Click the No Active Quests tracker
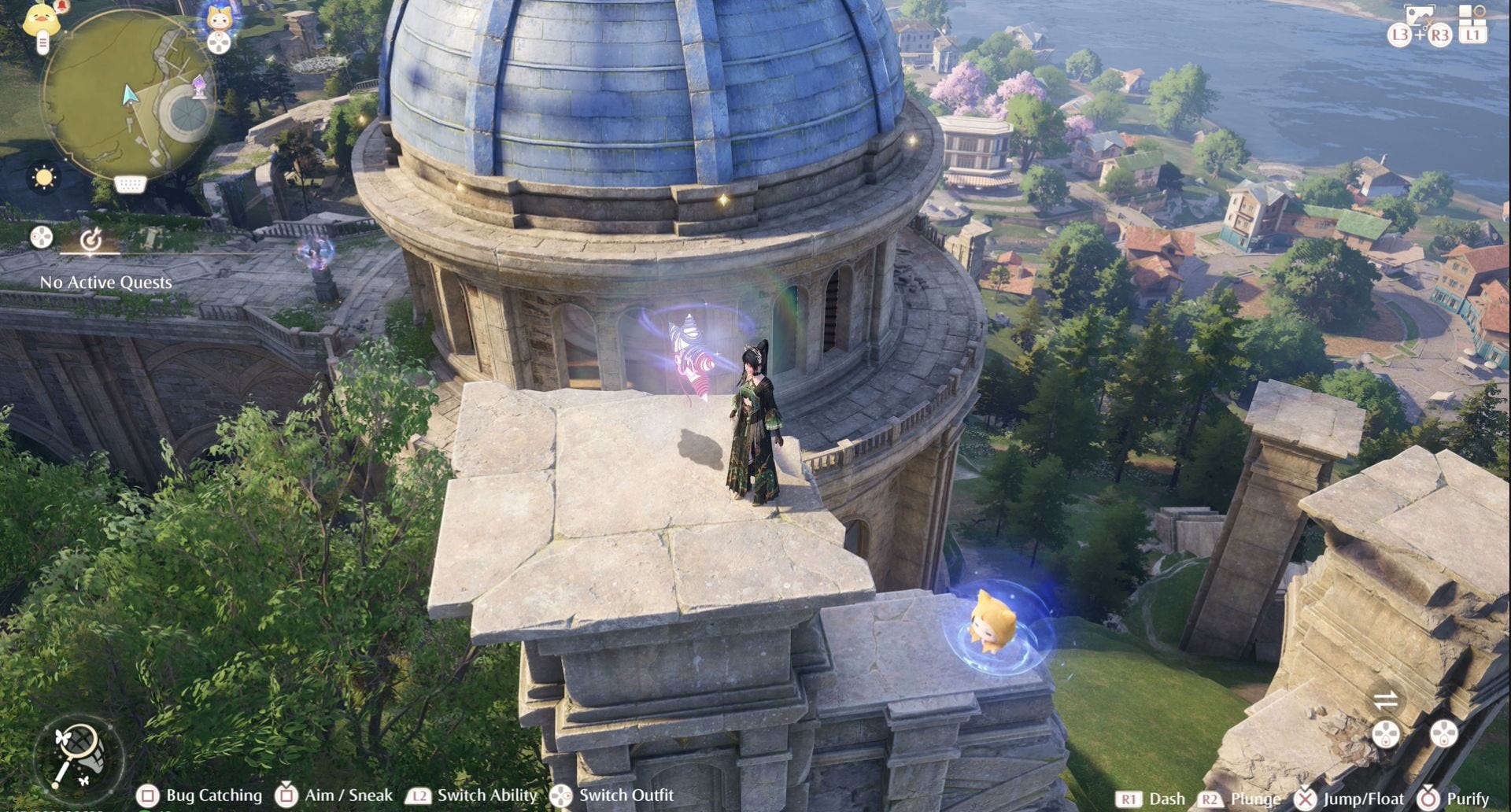The image size is (1511, 812). click(x=106, y=282)
